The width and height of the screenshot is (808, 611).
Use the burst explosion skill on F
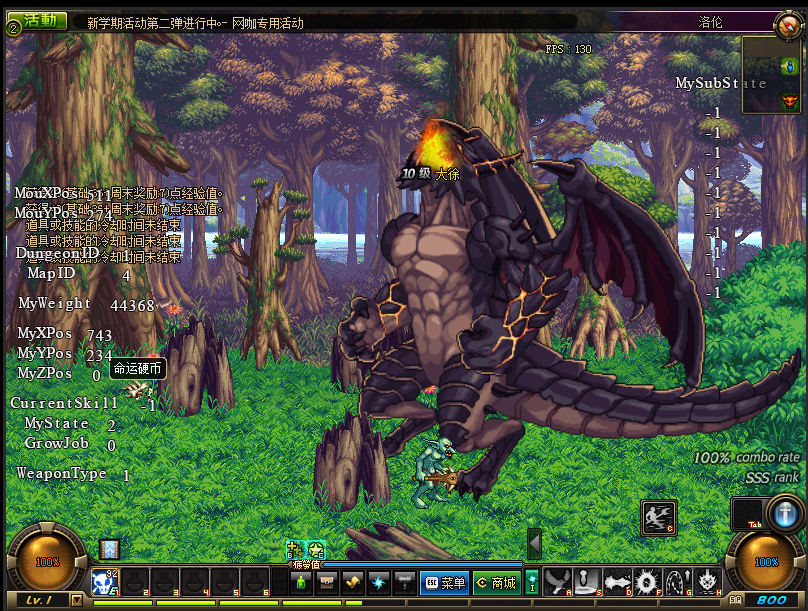(x=647, y=581)
